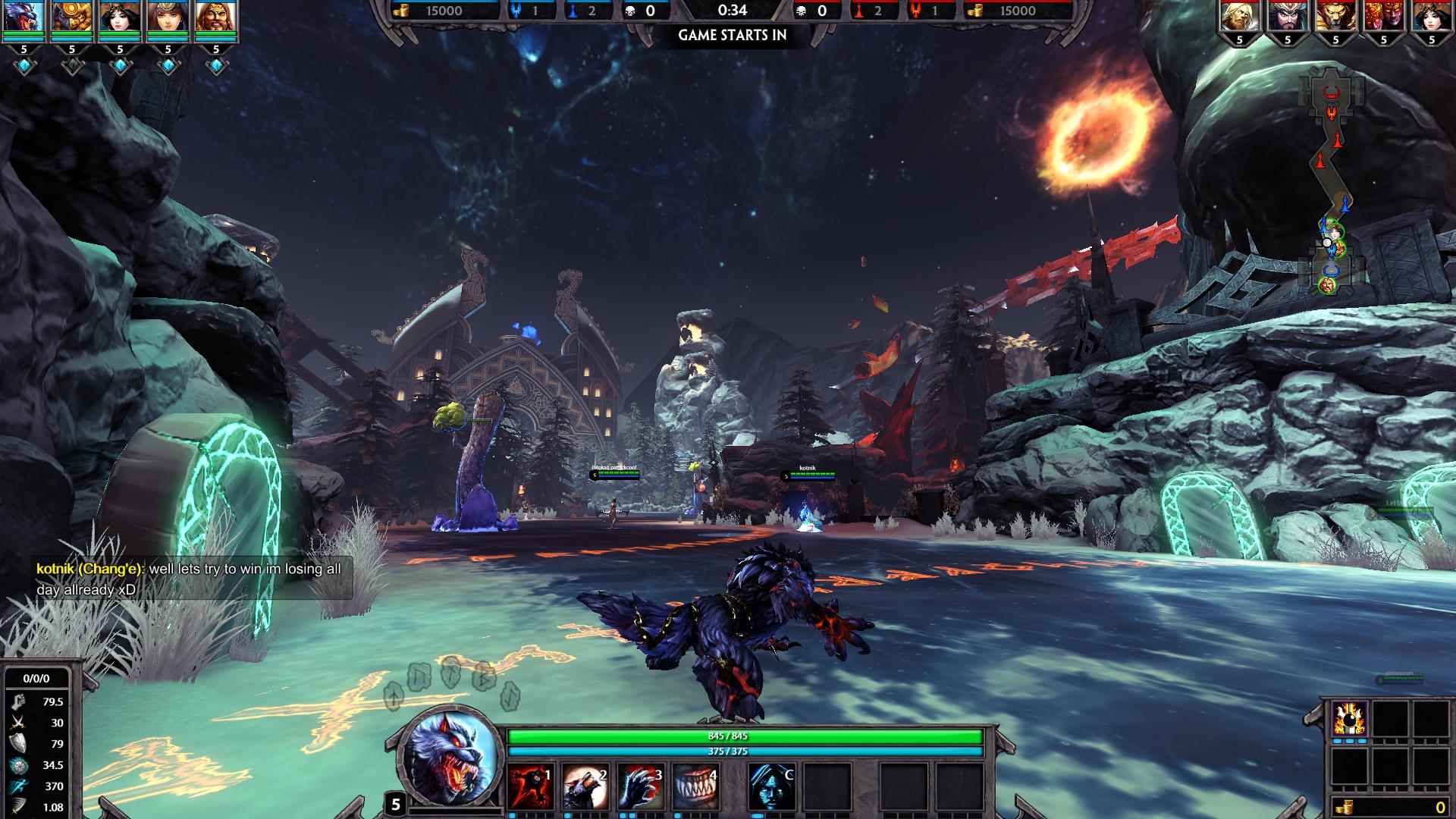Open the item store via gold counter
This screenshot has width=1456, height=819.
(x=1392, y=808)
